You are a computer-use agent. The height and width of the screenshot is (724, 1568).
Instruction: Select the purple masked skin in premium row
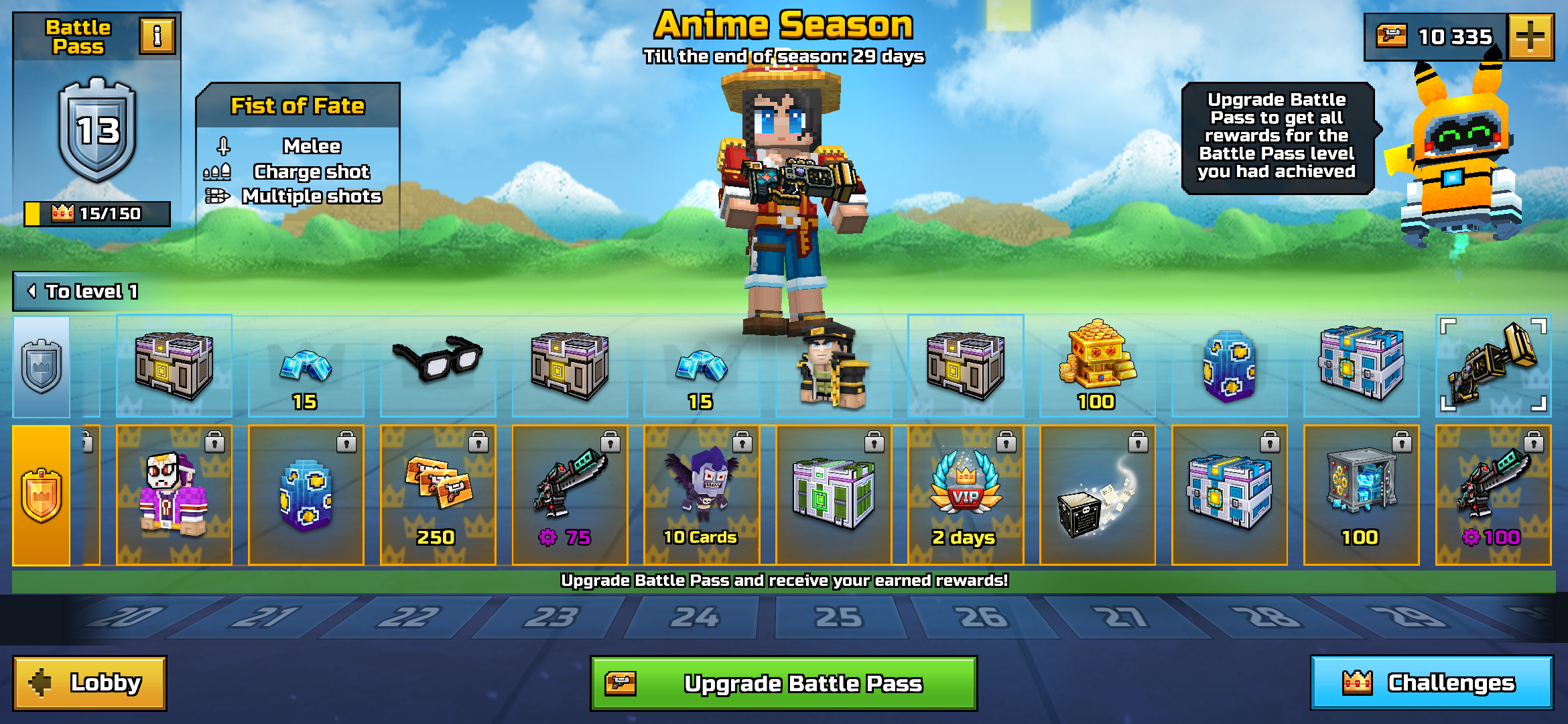pos(173,493)
